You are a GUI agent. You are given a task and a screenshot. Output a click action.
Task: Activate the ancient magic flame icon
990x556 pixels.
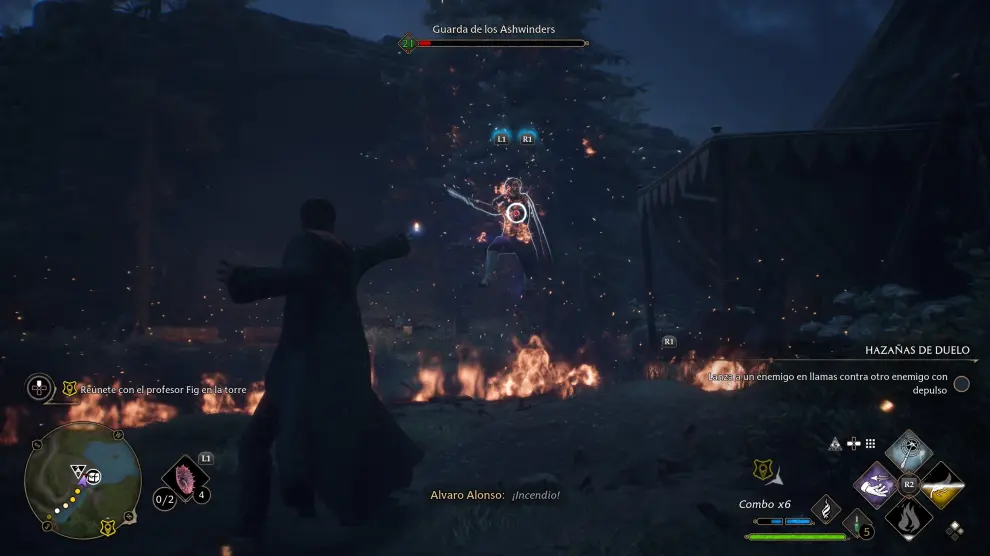(826, 509)
